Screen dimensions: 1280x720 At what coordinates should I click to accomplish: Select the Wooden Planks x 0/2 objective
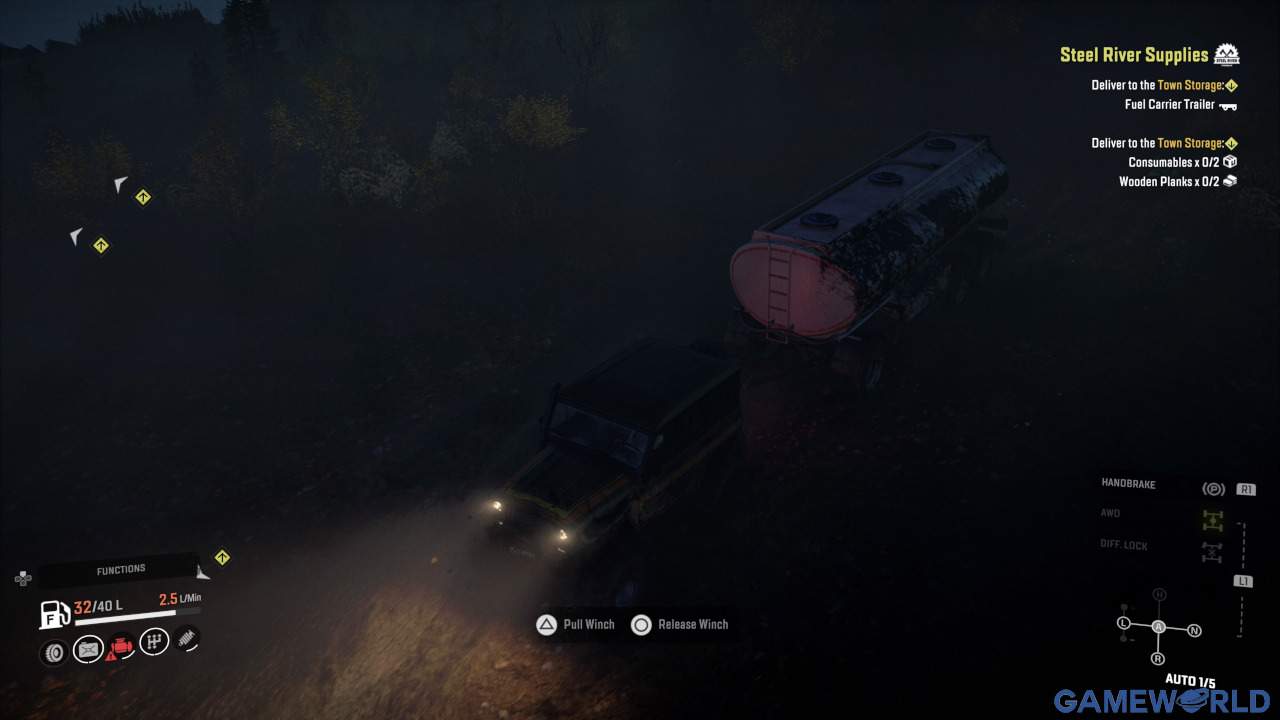[x=1168, y=182]
